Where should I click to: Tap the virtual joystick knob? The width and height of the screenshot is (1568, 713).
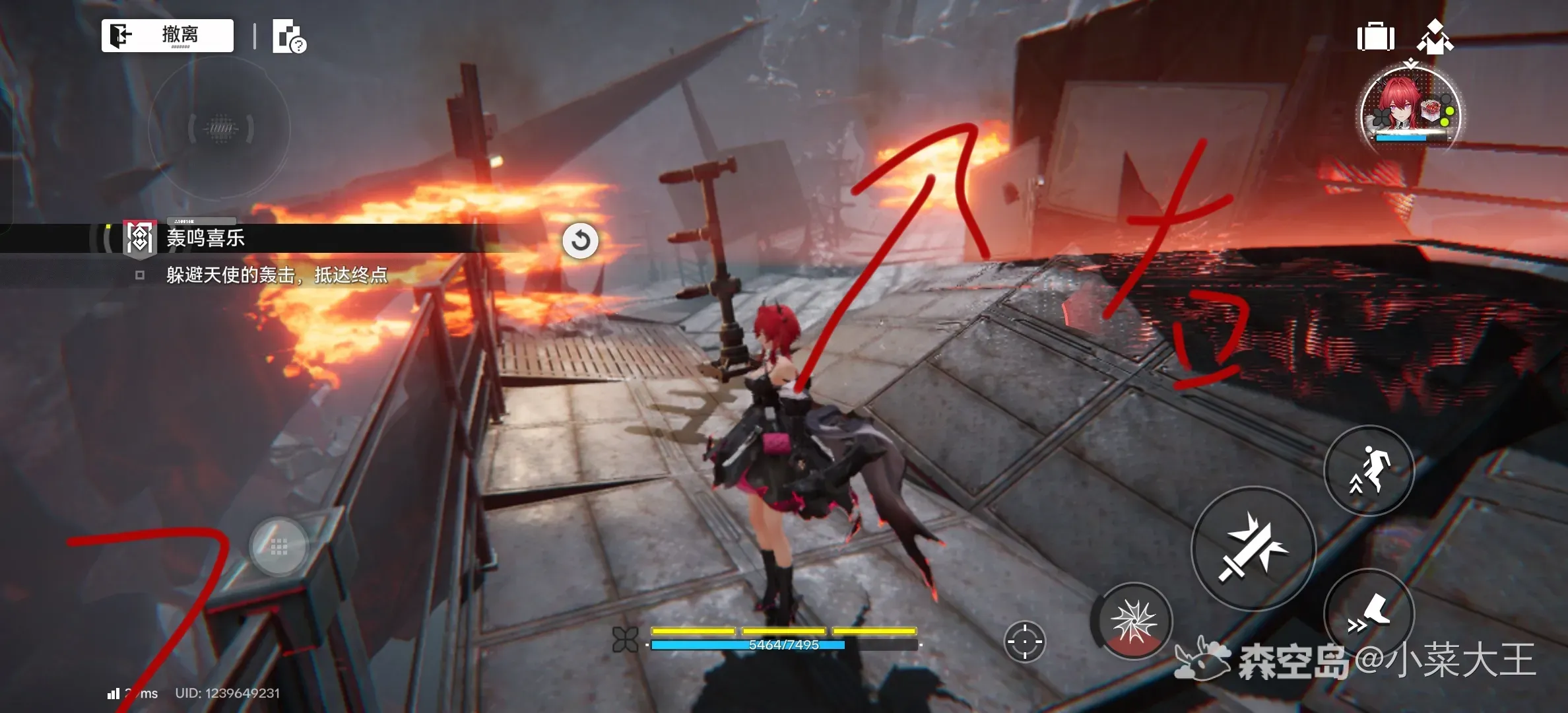pyautogui.click(x=279, y=547)
